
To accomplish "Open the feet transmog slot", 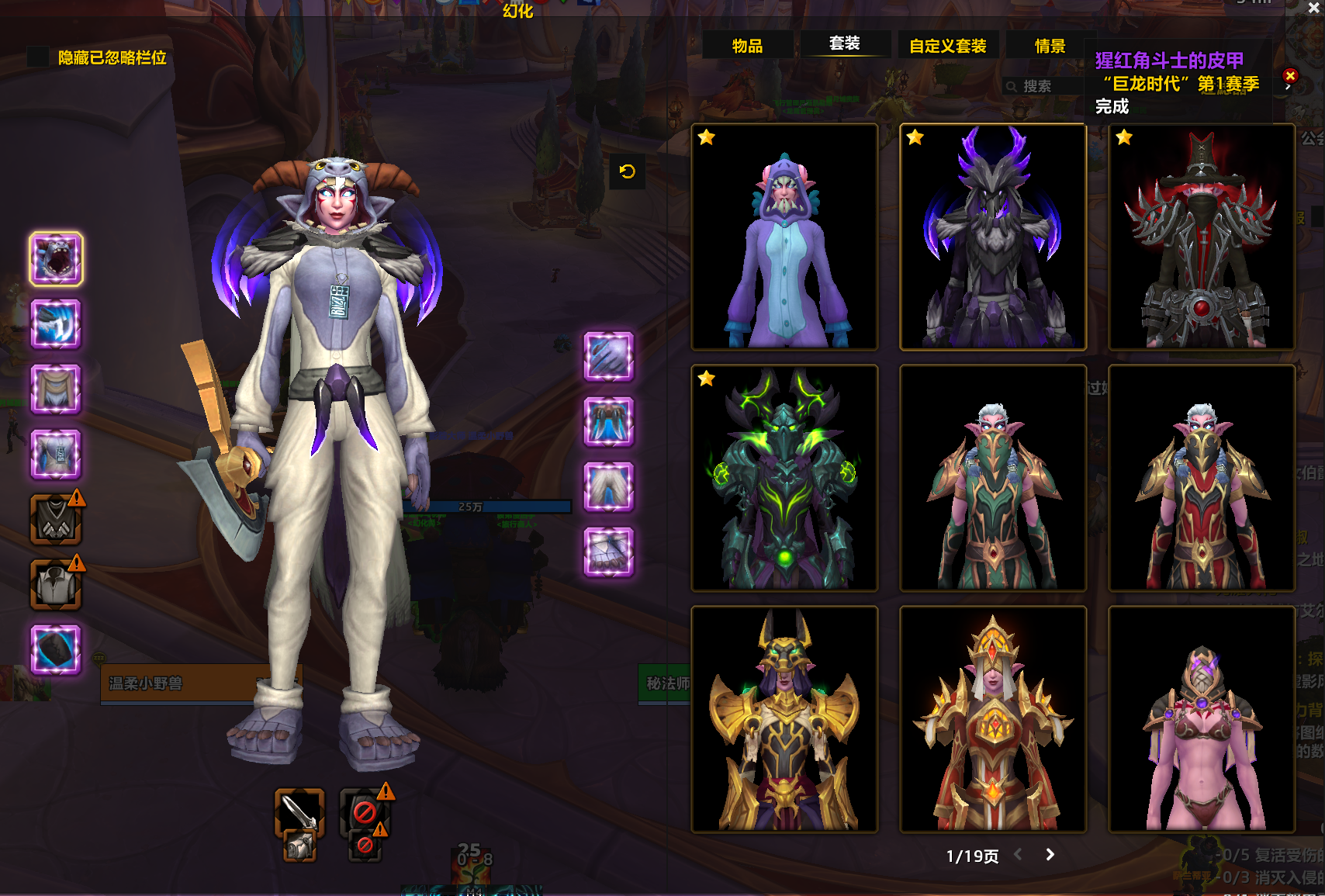I will tap(609, 552).
